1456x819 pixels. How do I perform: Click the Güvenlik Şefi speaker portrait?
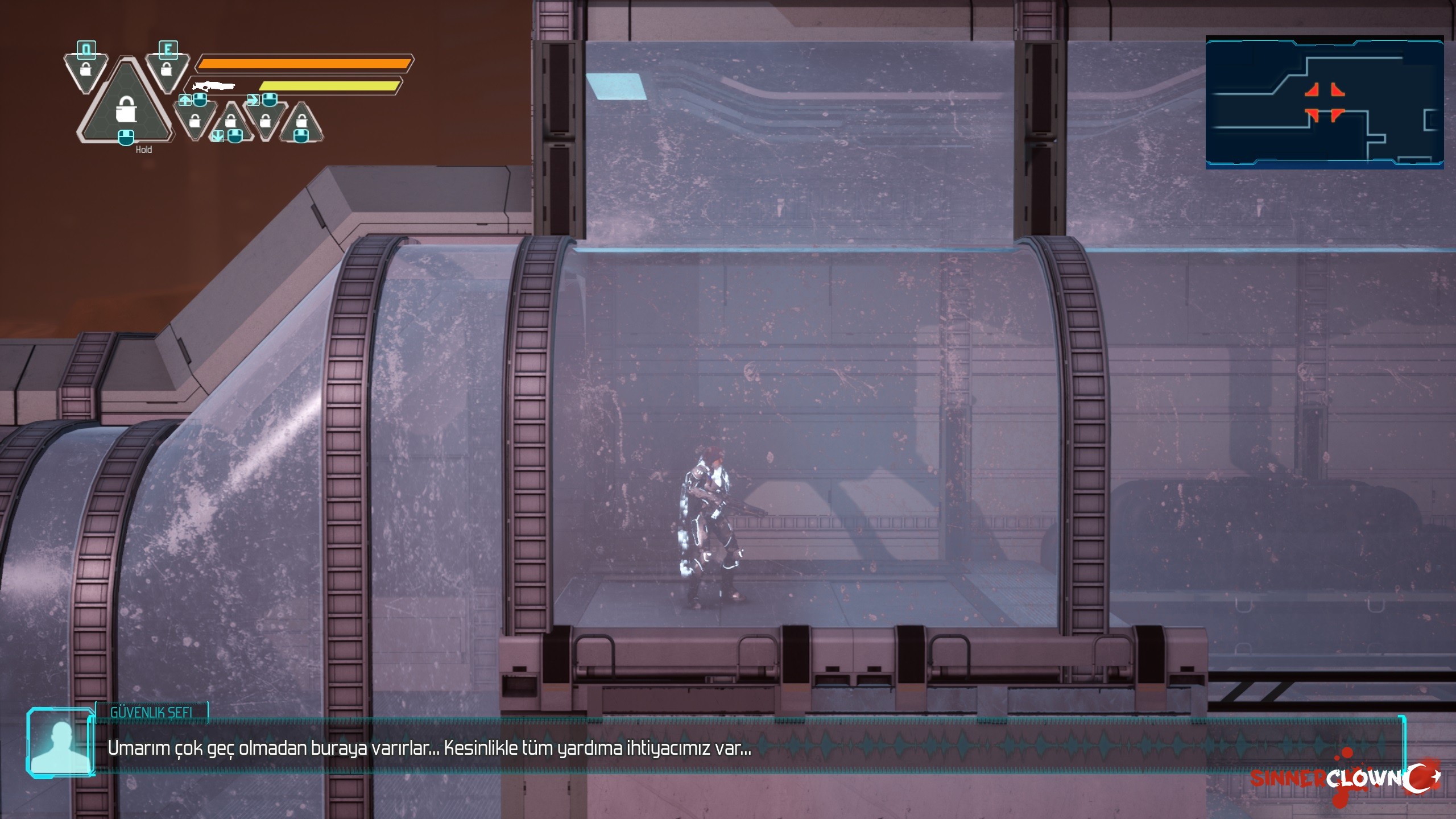pyautogui.click(x=60, y=743)
